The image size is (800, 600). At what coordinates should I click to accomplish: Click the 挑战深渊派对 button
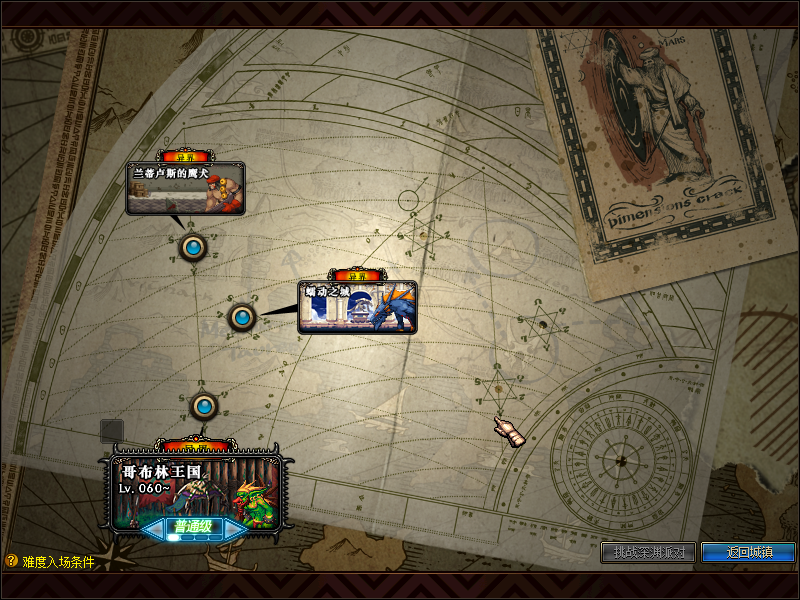tap(649, 552)
